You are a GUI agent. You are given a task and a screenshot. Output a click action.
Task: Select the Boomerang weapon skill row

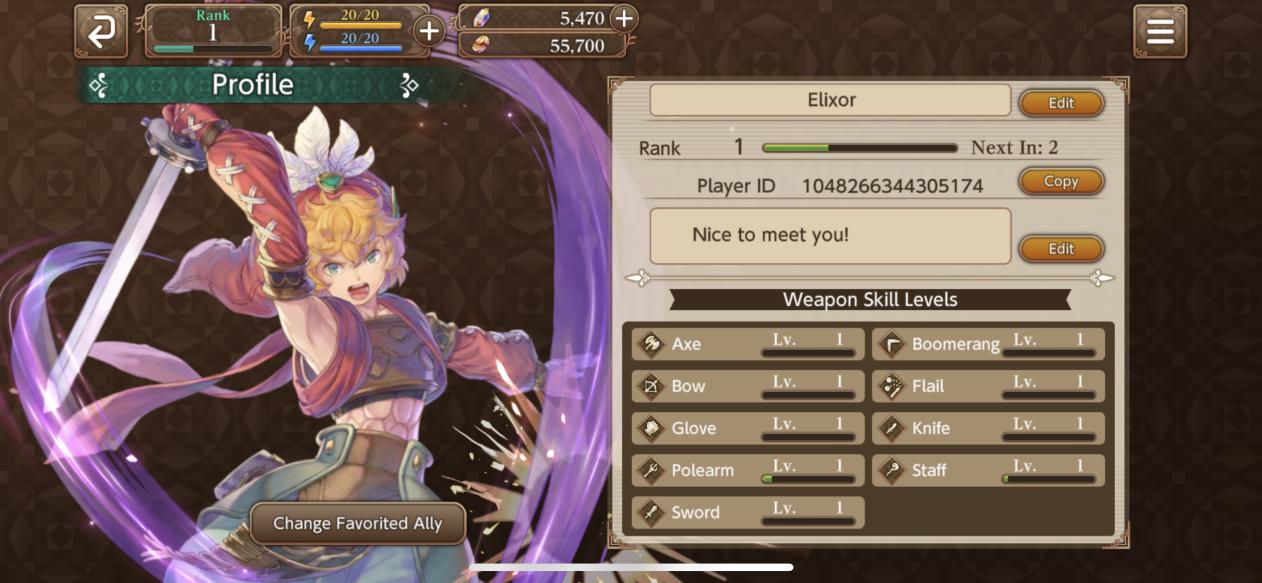(x=988, y=344)
